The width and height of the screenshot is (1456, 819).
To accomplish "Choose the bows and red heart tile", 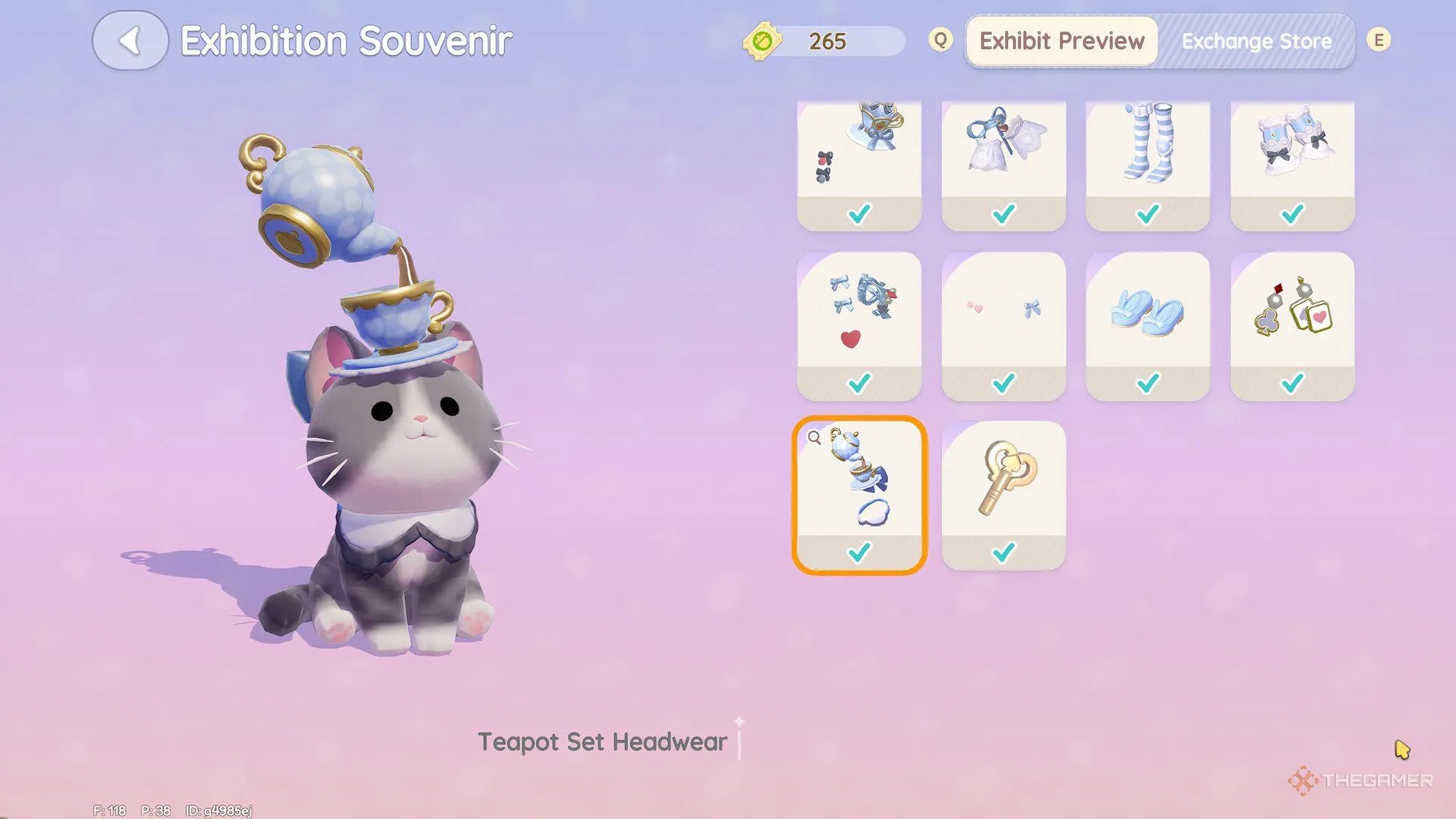I will [x=859, y=326].
